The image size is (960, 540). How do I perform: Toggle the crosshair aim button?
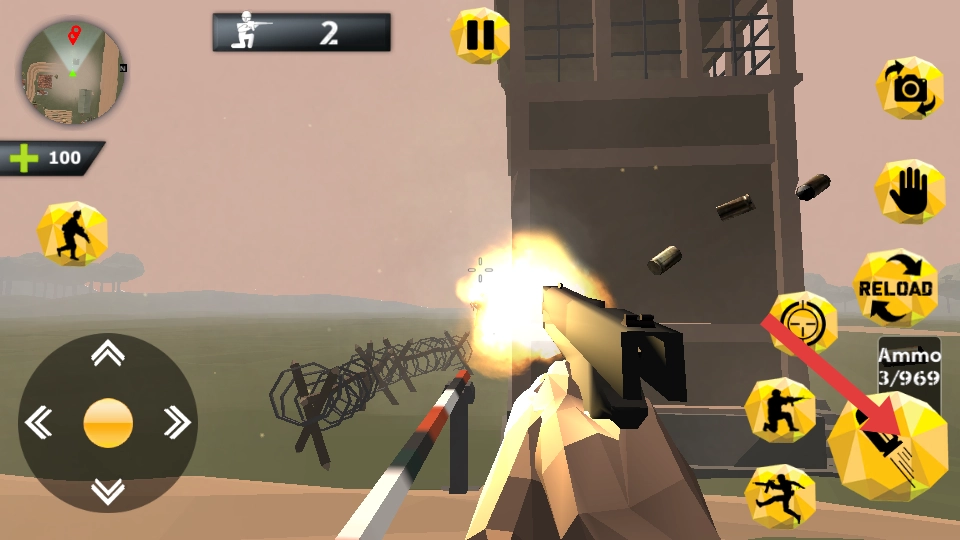pos(803,324)
